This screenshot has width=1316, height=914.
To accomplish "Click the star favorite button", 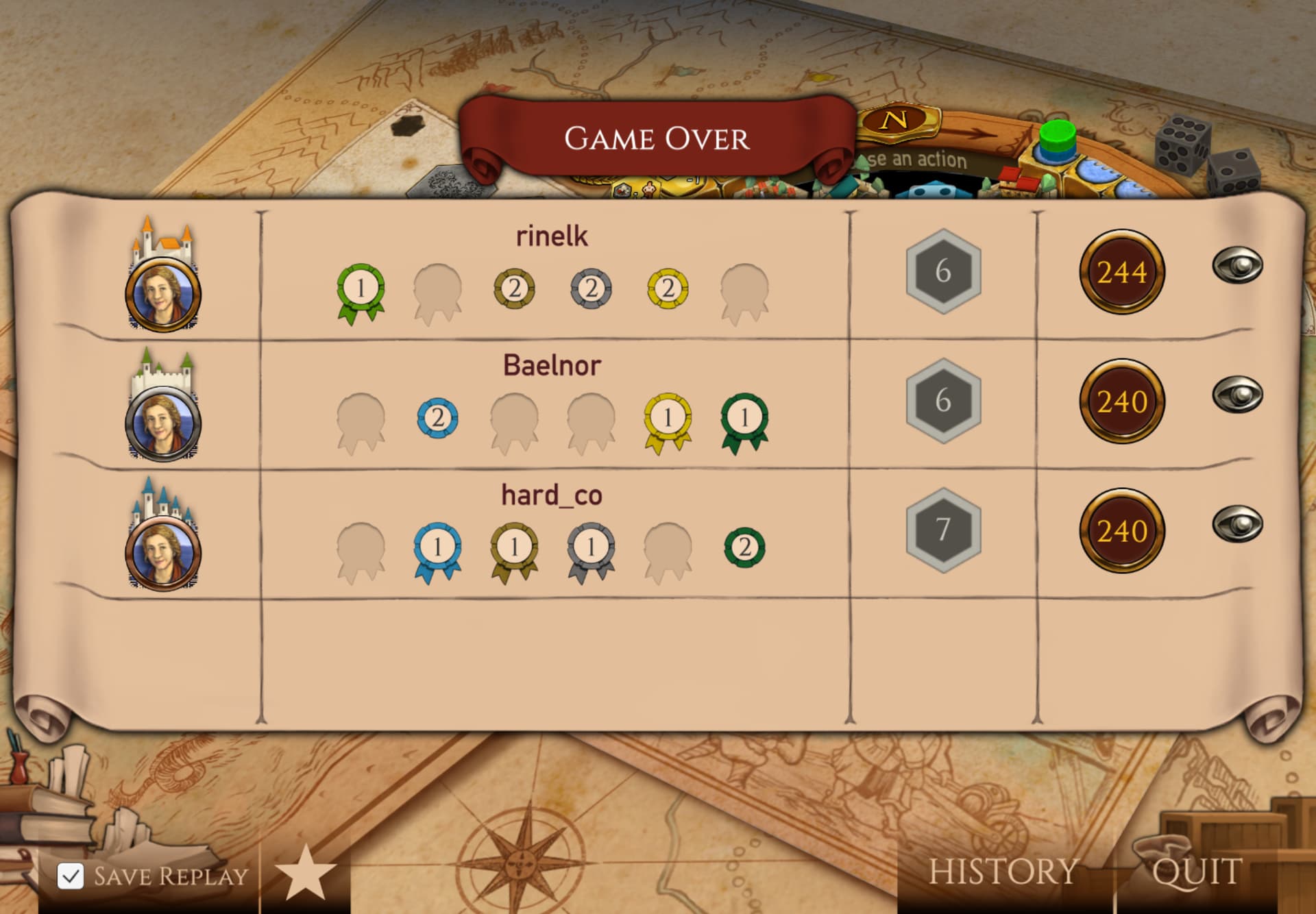I will (x=305, y=873).
